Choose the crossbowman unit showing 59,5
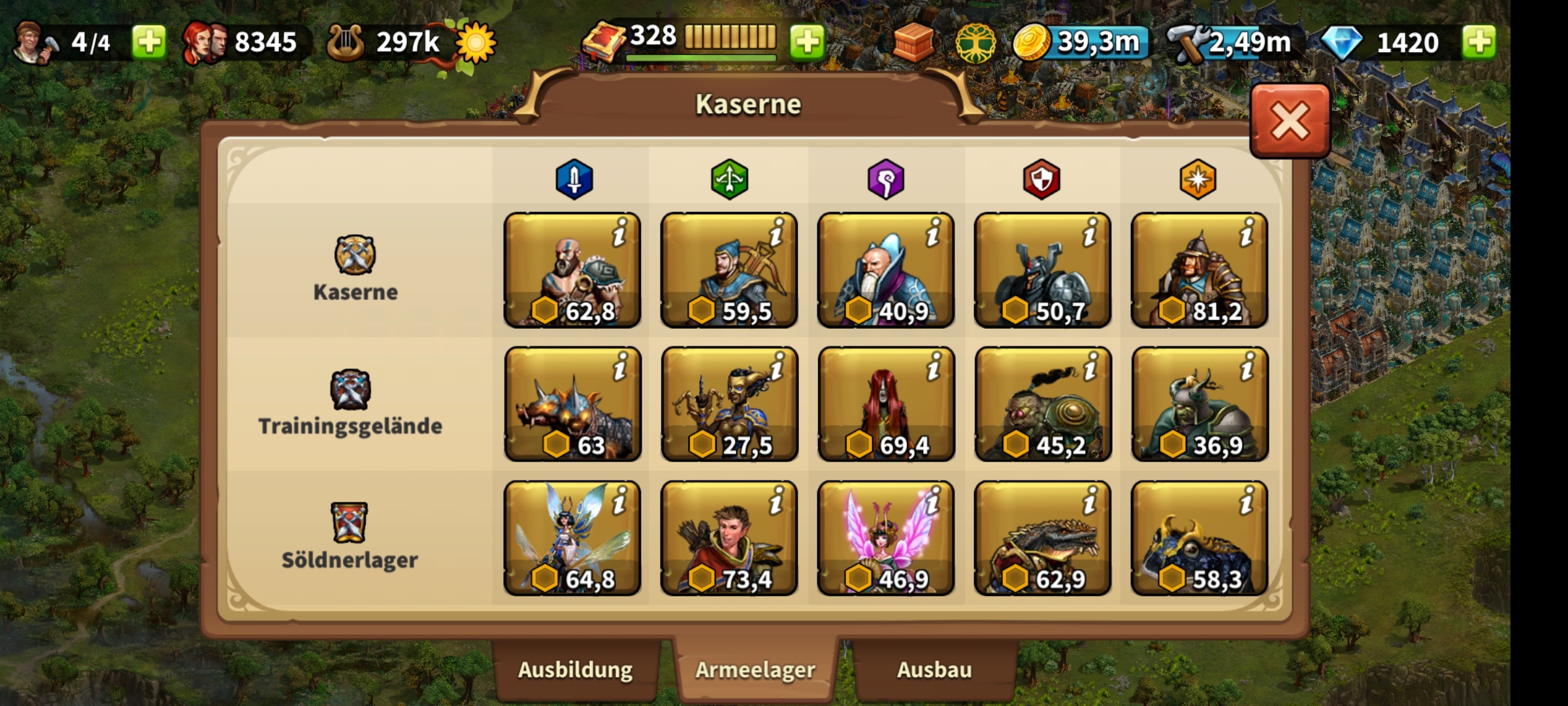This screenshot has width=1568, height=706. 729,270
